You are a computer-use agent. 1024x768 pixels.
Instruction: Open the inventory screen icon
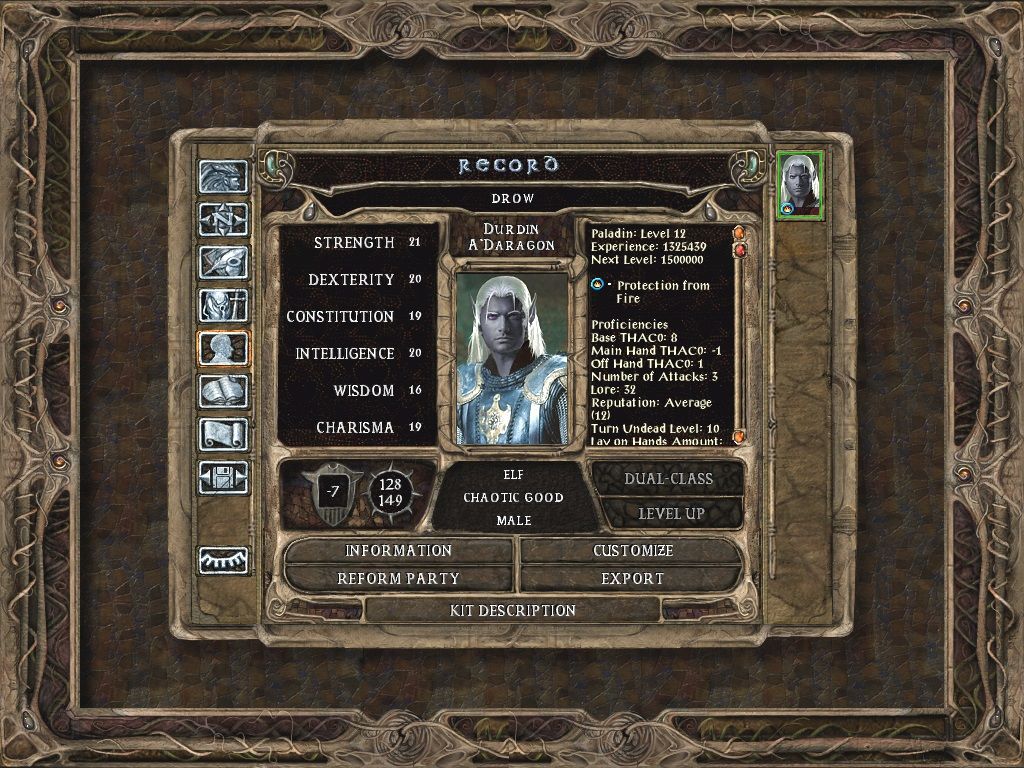(x=222, y=305)
